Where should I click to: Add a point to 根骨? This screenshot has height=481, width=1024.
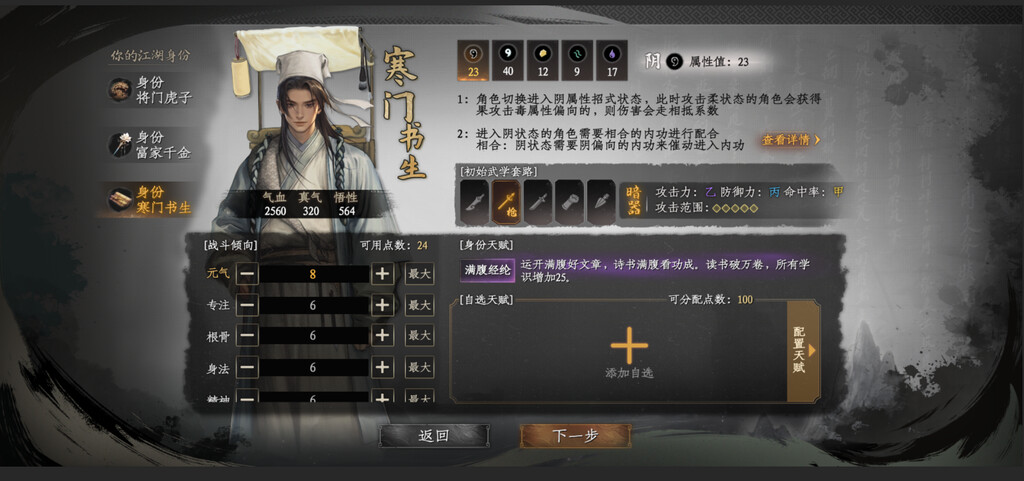[382, 336]
